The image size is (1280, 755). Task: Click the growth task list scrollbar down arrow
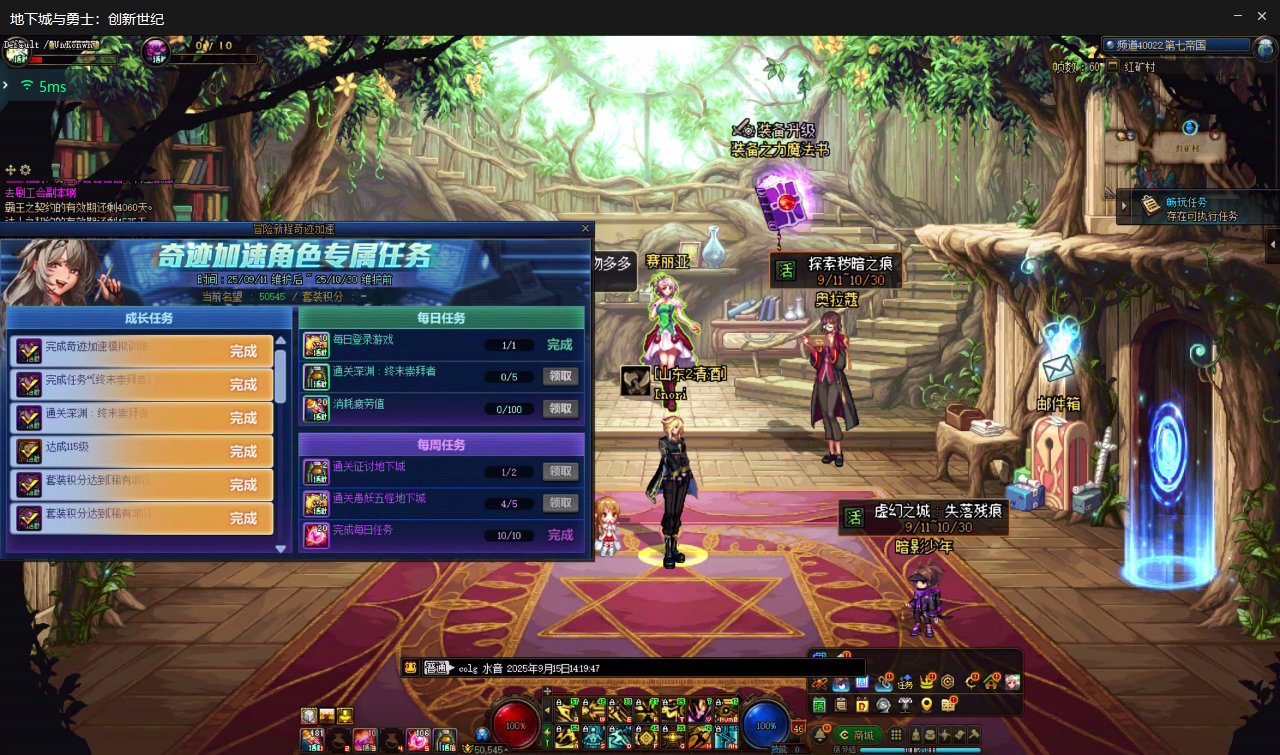pos(281,548)
